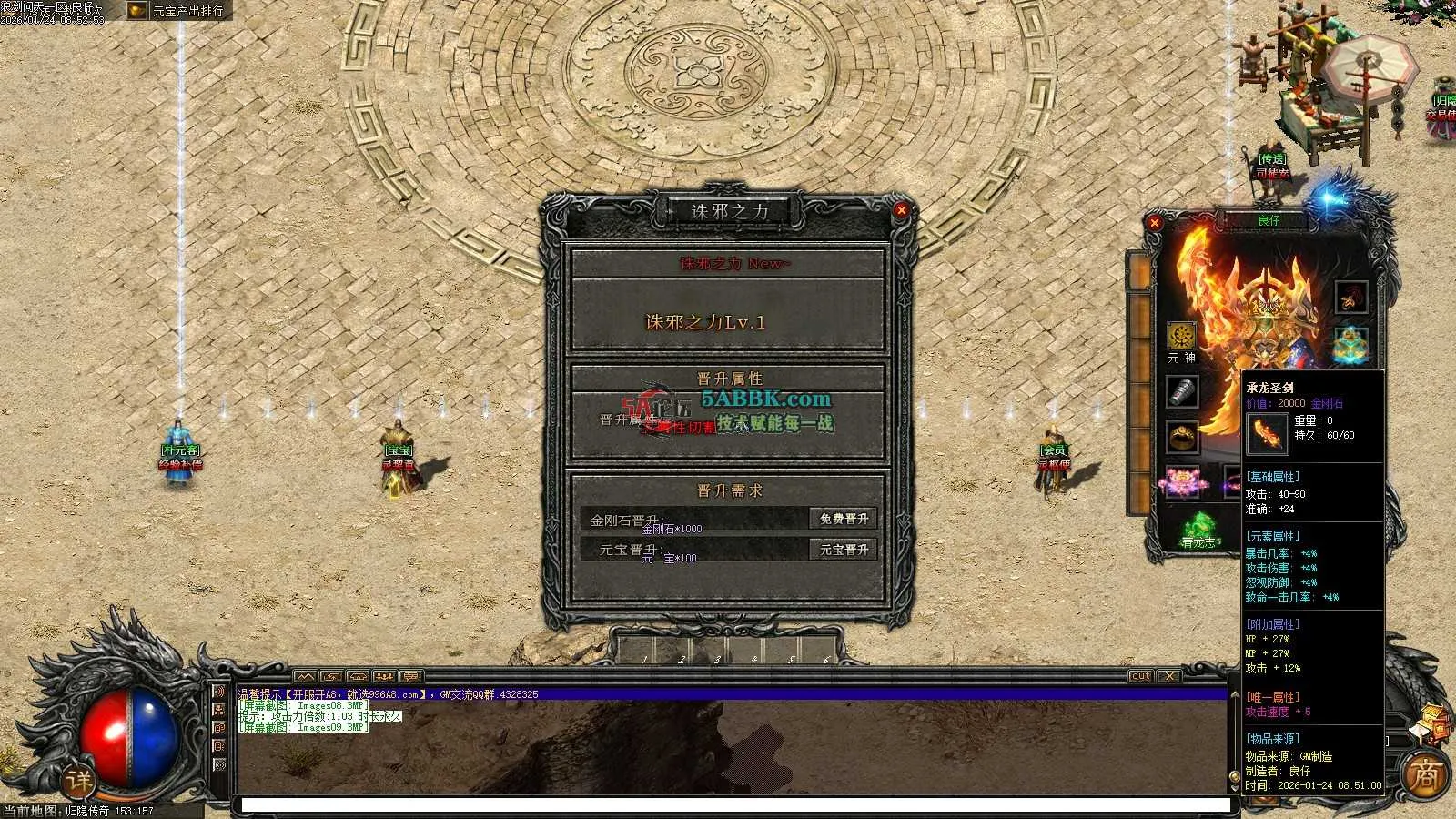Select the 元神 golden emblem slot

click(x=1182, y=336)
